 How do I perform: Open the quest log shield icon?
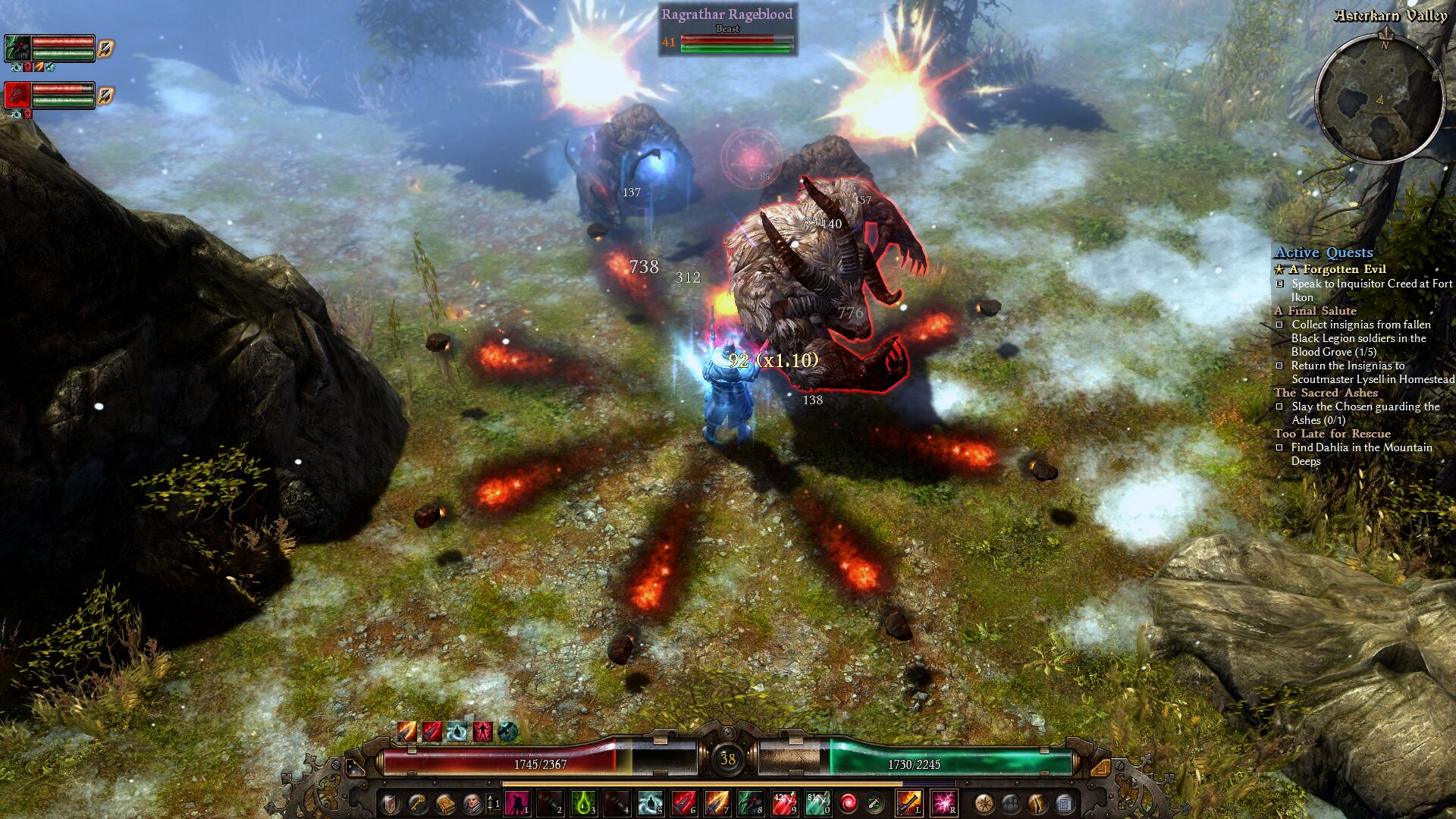[391, 803]
